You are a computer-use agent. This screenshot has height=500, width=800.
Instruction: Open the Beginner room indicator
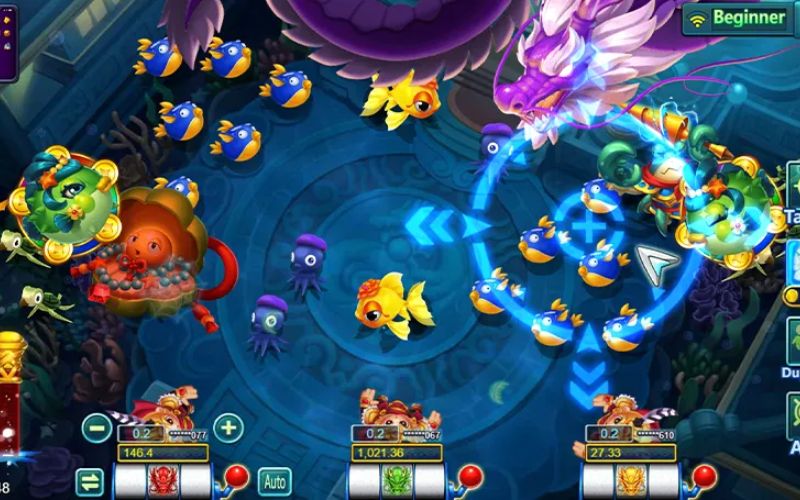[x=738, y=18]
